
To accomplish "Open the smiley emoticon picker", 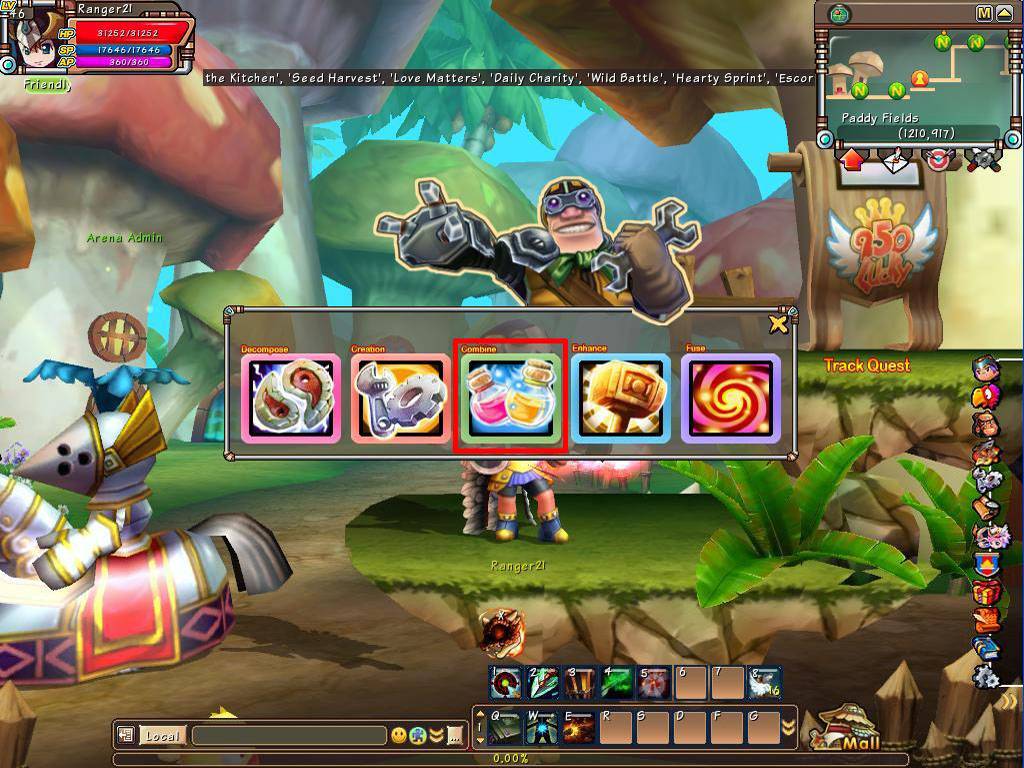I will pyautogui.click(x=399, y=736).
